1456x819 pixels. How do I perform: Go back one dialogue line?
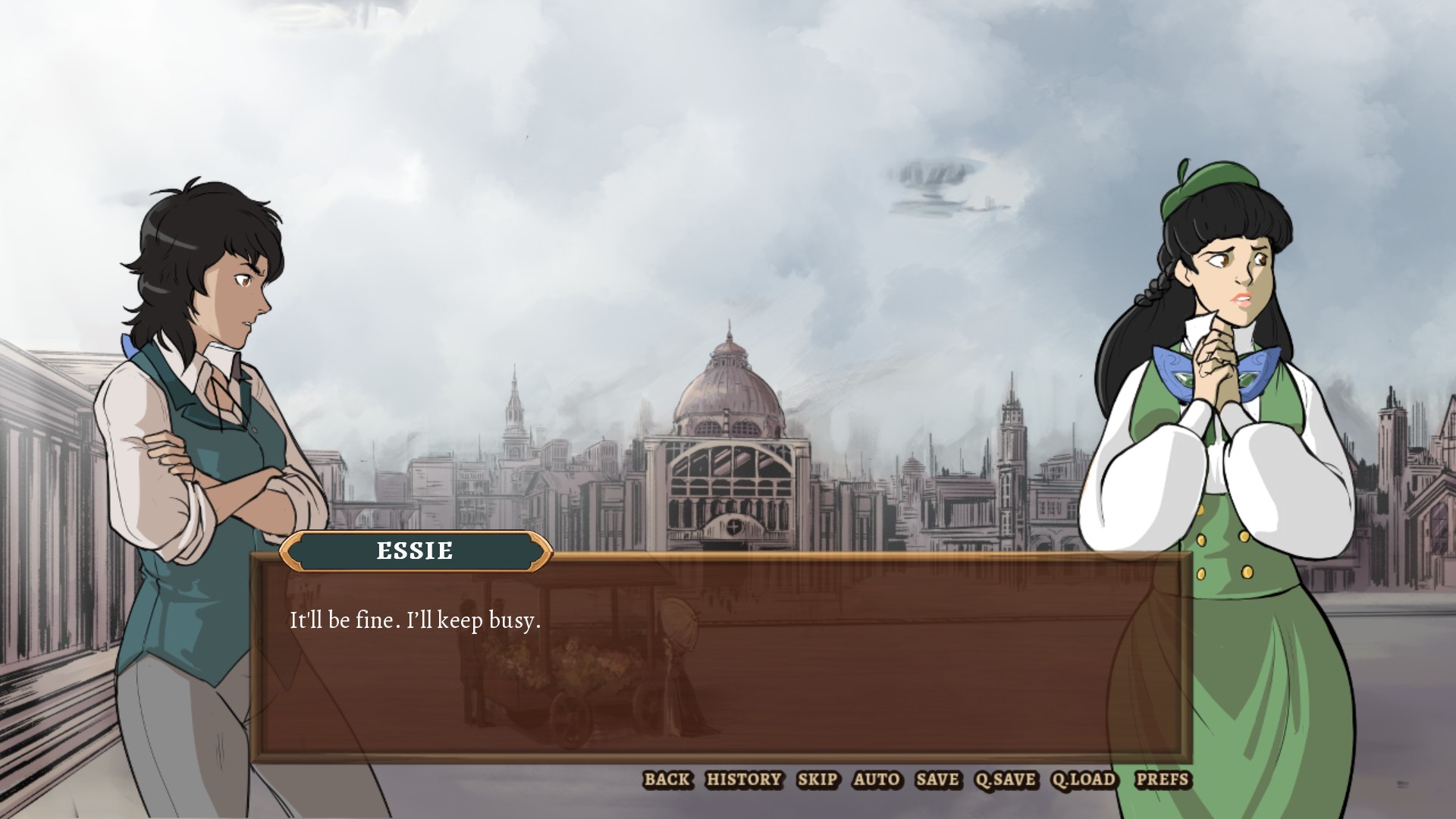click(x=667, y=780)
